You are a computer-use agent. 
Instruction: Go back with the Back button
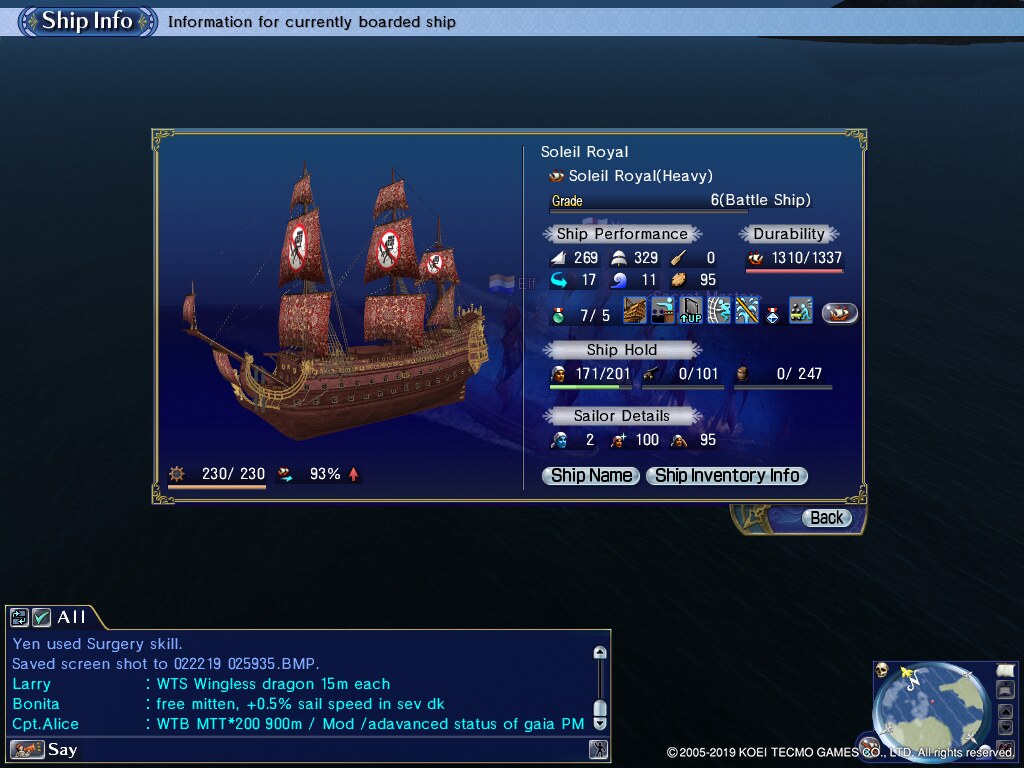coord(826,518)
